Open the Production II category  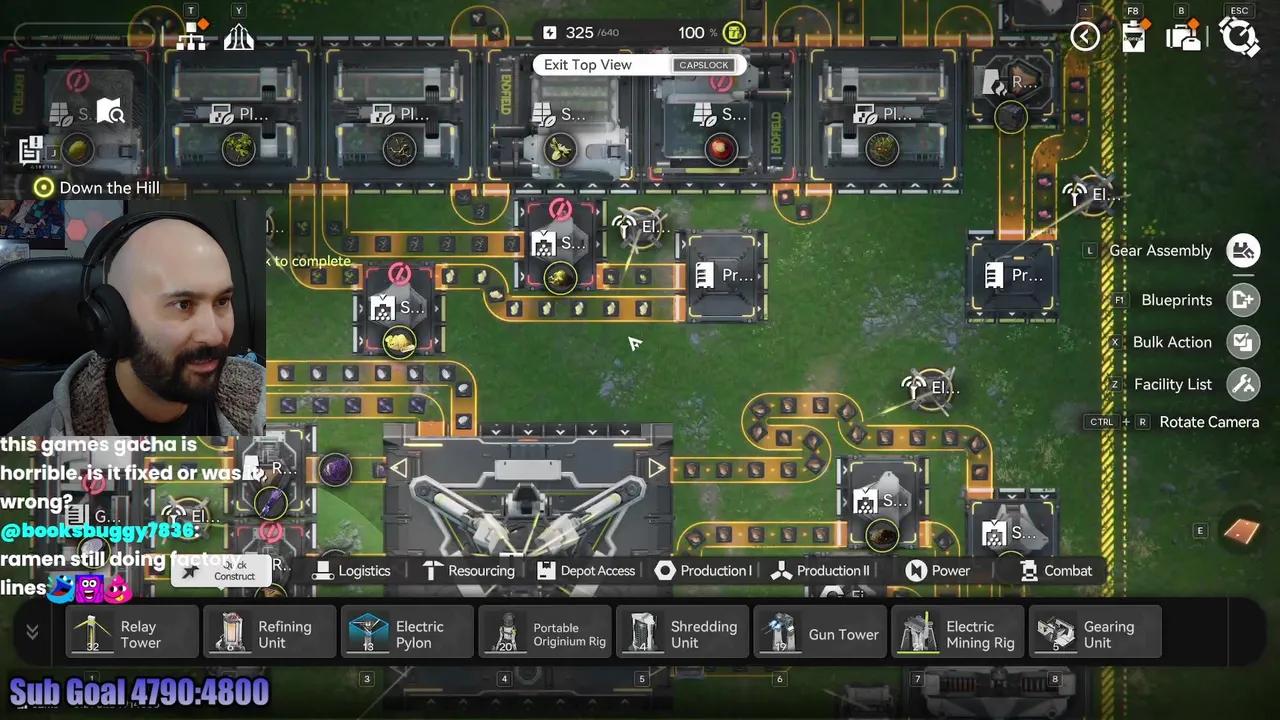click(x=820, y=571)
